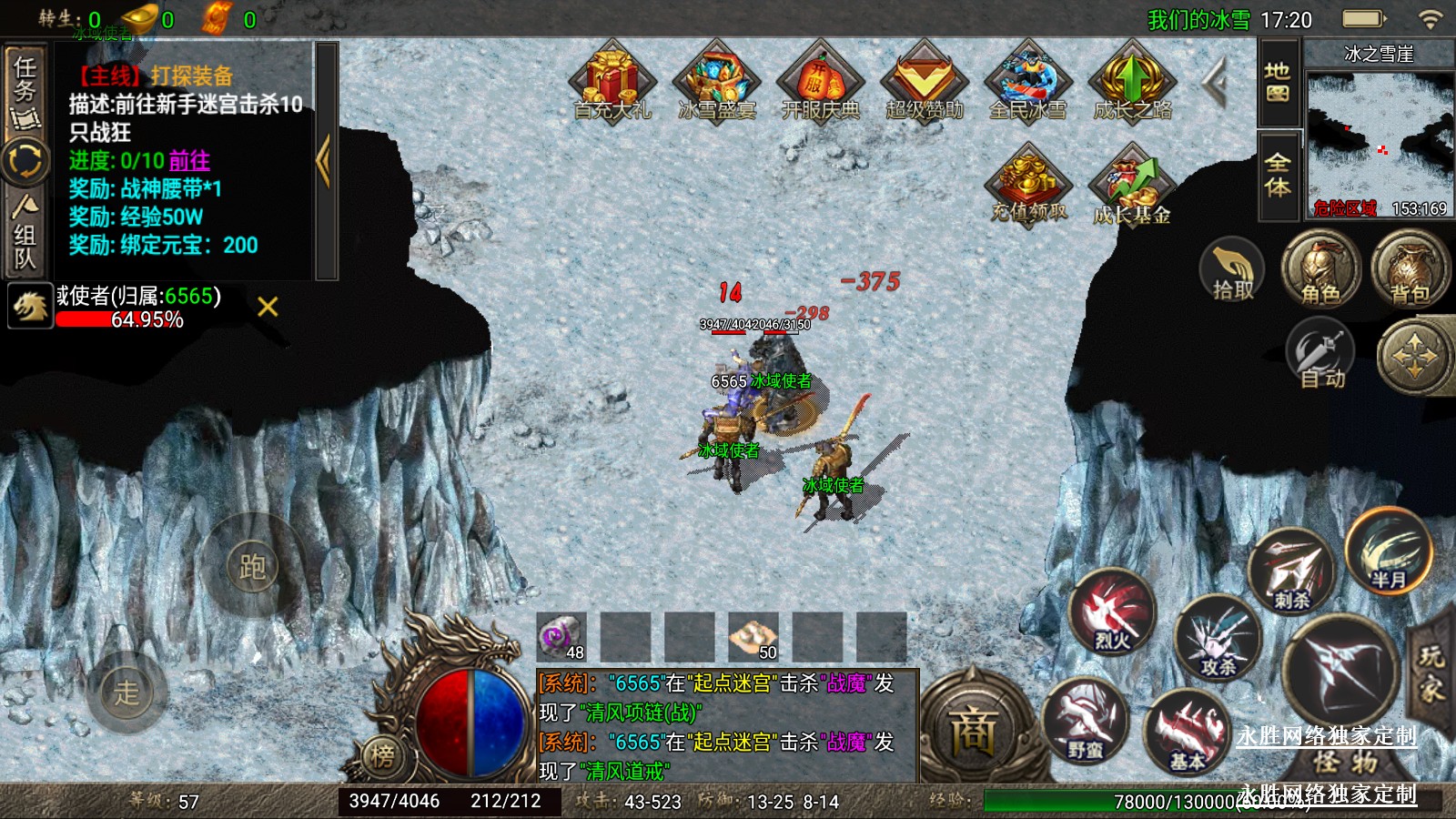Open the 冰雪盛宴 event icon
This screenshot has width=1456, height=819.
pos(717,82)
